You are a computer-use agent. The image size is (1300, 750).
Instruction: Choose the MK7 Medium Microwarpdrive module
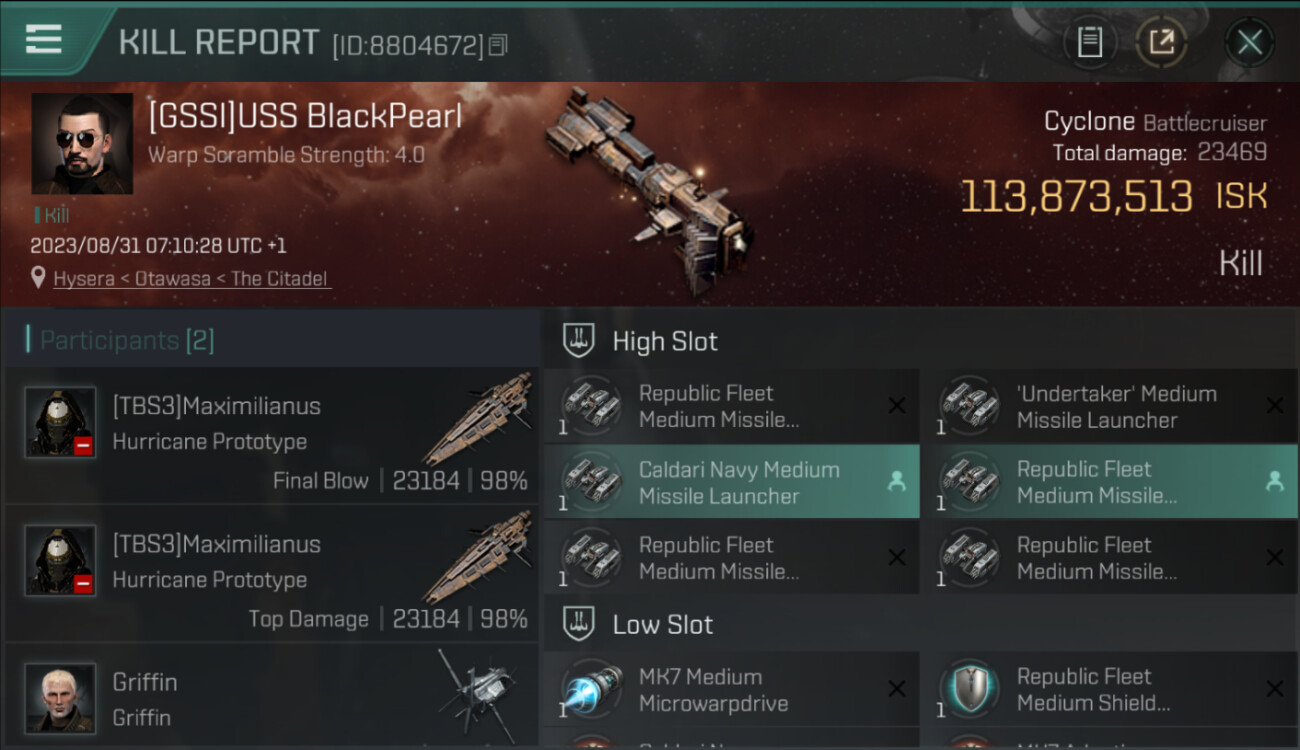point(732,690)
